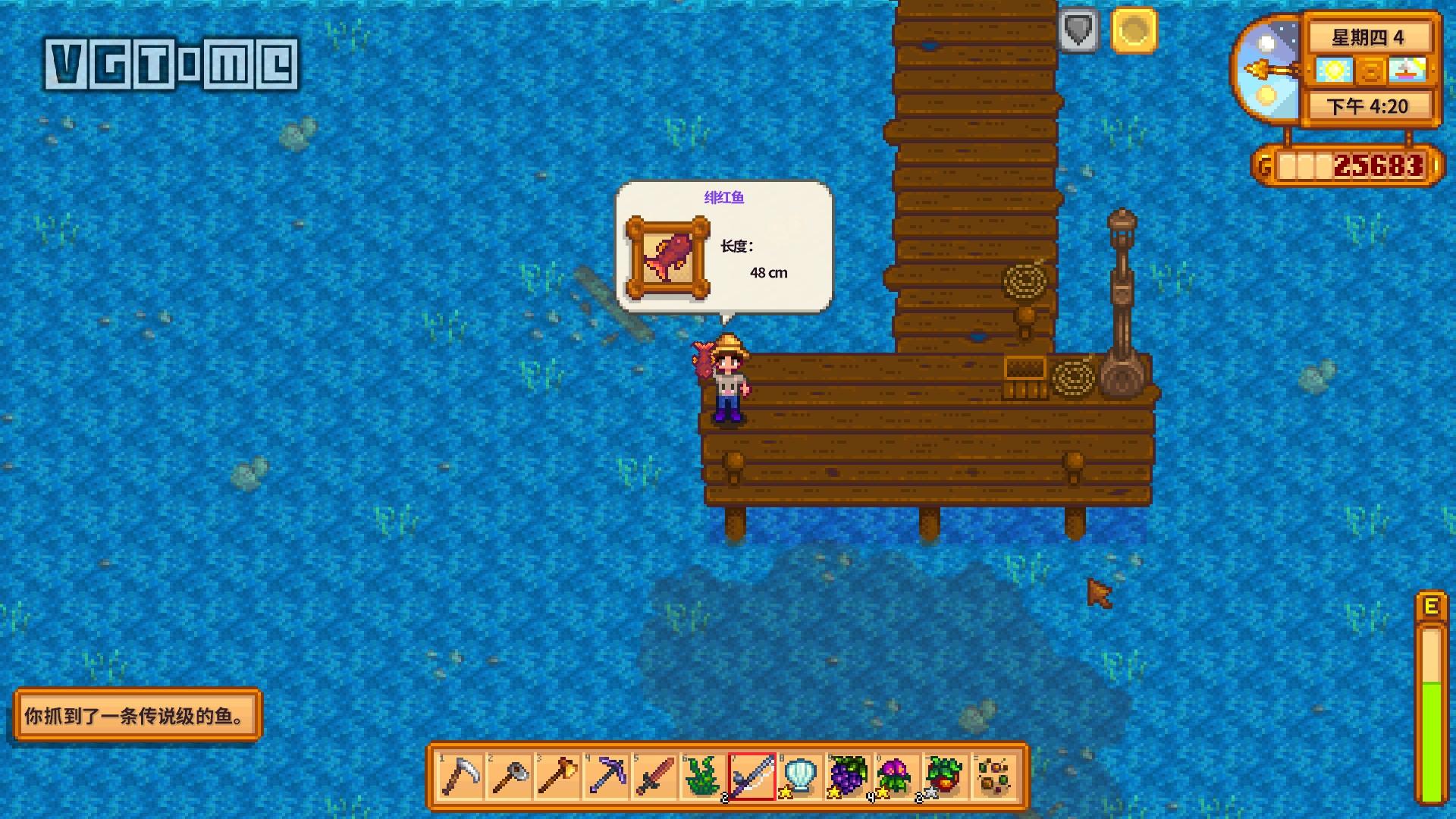Choose the mixed seeds slot

(994, 777)
